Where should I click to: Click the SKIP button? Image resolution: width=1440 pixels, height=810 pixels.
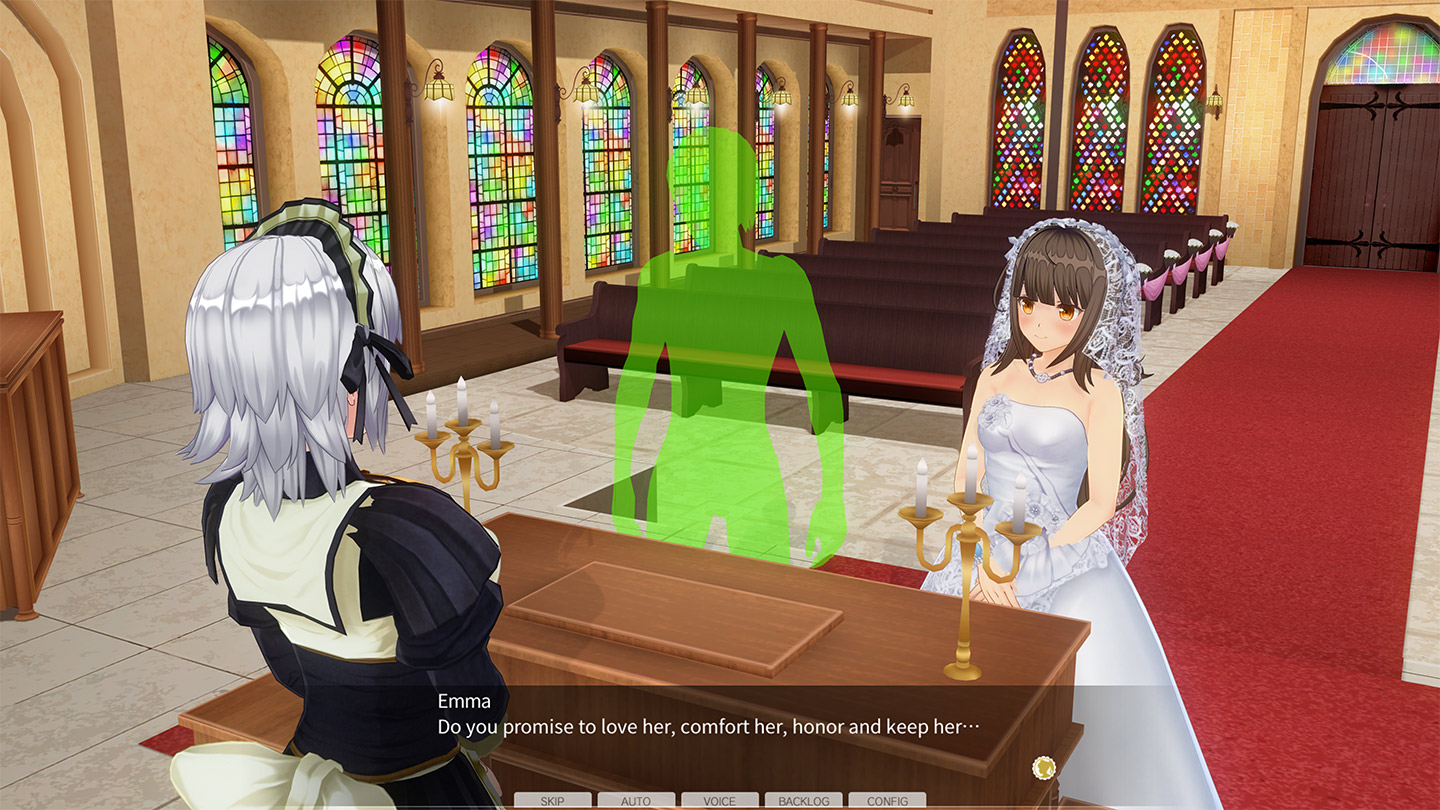pos(552,801)
